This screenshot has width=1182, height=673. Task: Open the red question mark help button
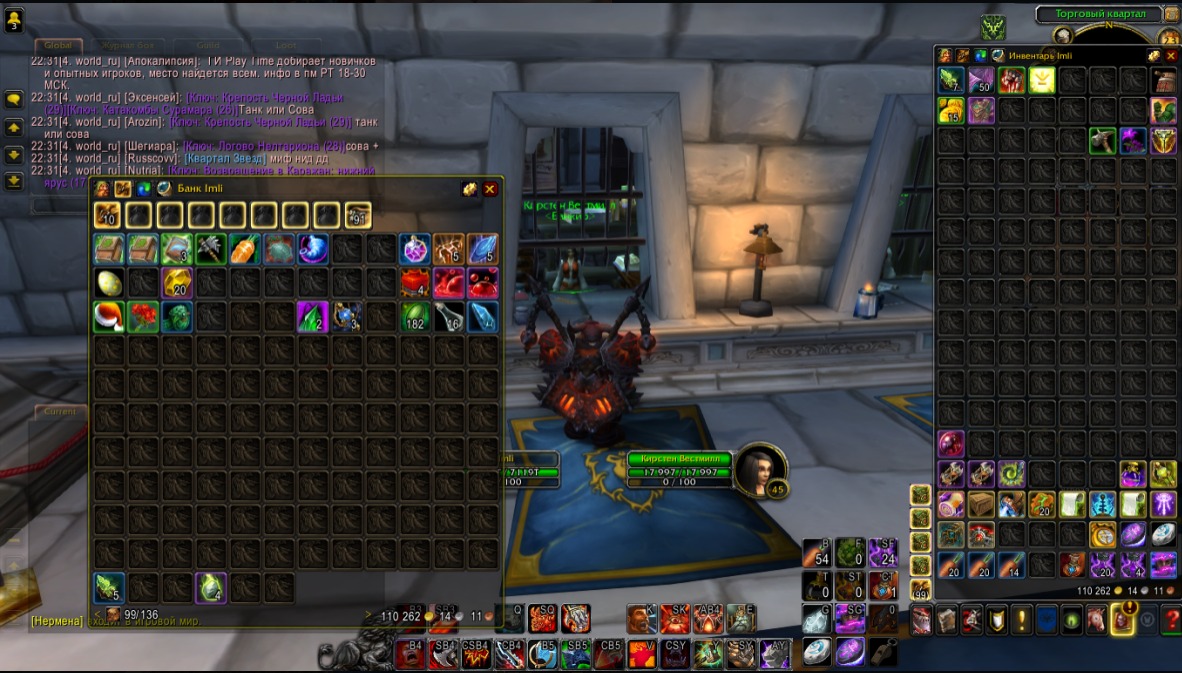(x=1173, y=621)
